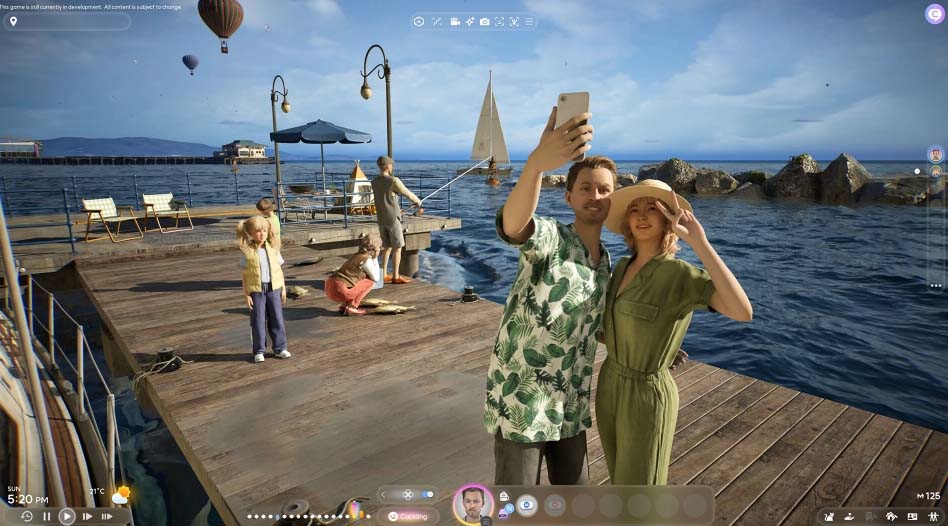Open the video camera tool
Viewport: 948px width, 526px height.
pos(455,21)
